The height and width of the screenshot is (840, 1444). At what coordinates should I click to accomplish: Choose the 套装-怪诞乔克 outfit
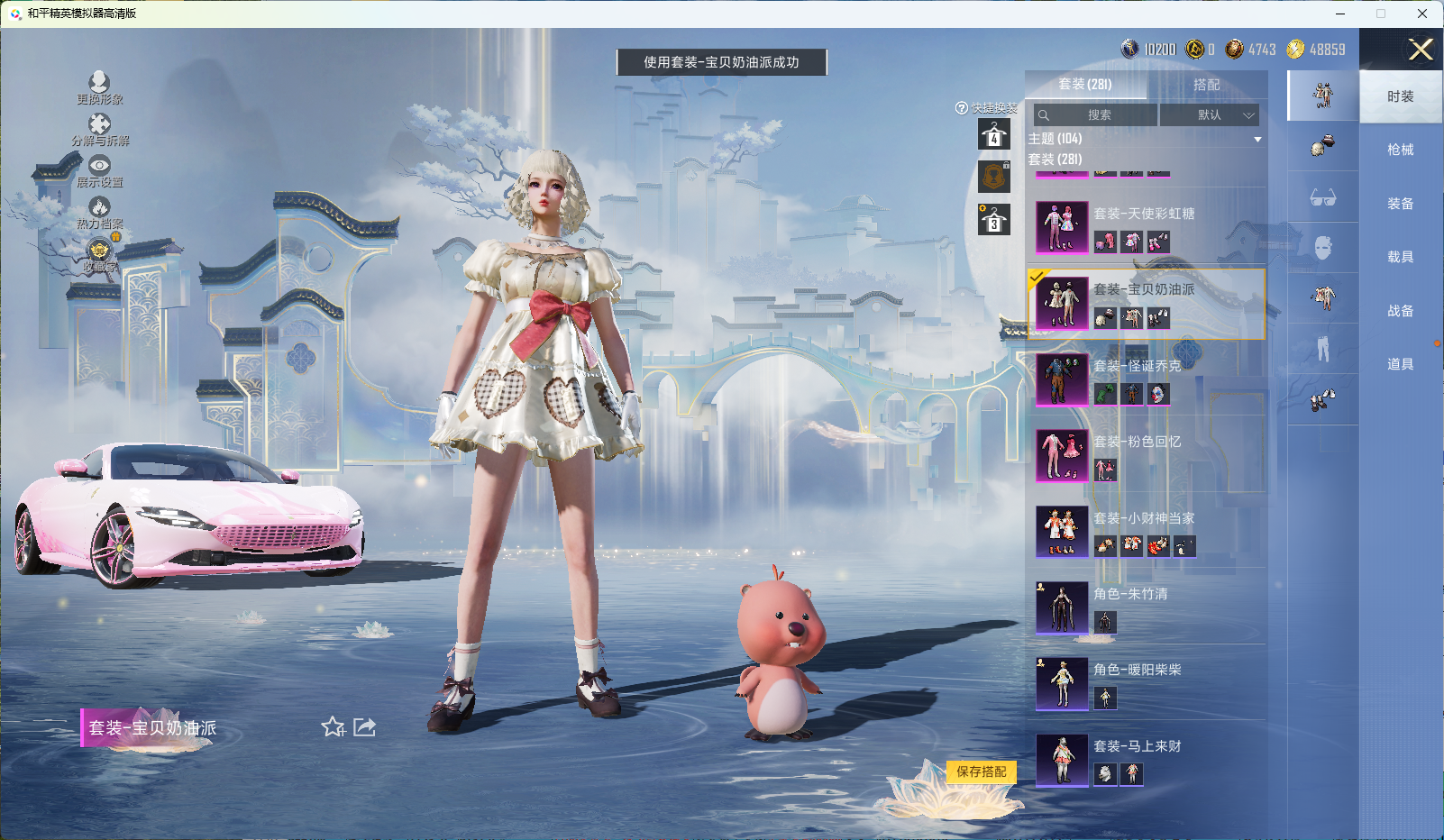pos(1145,379)
